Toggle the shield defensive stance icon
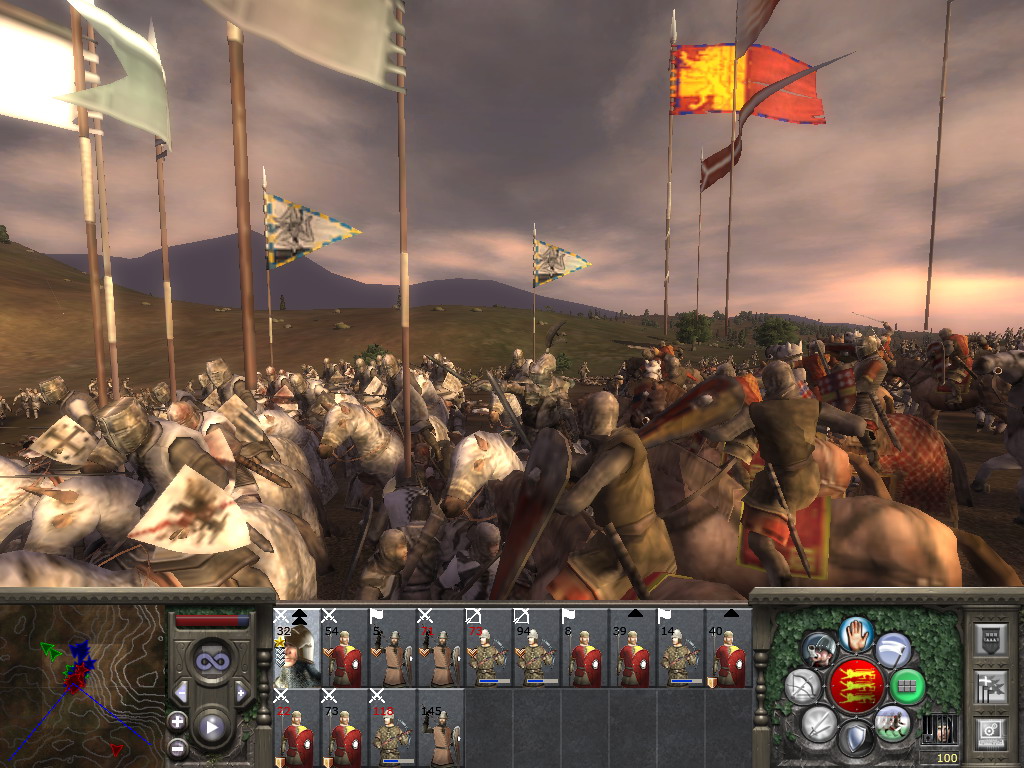This screenshot has width=1024, height=768. tap(856, 740)
